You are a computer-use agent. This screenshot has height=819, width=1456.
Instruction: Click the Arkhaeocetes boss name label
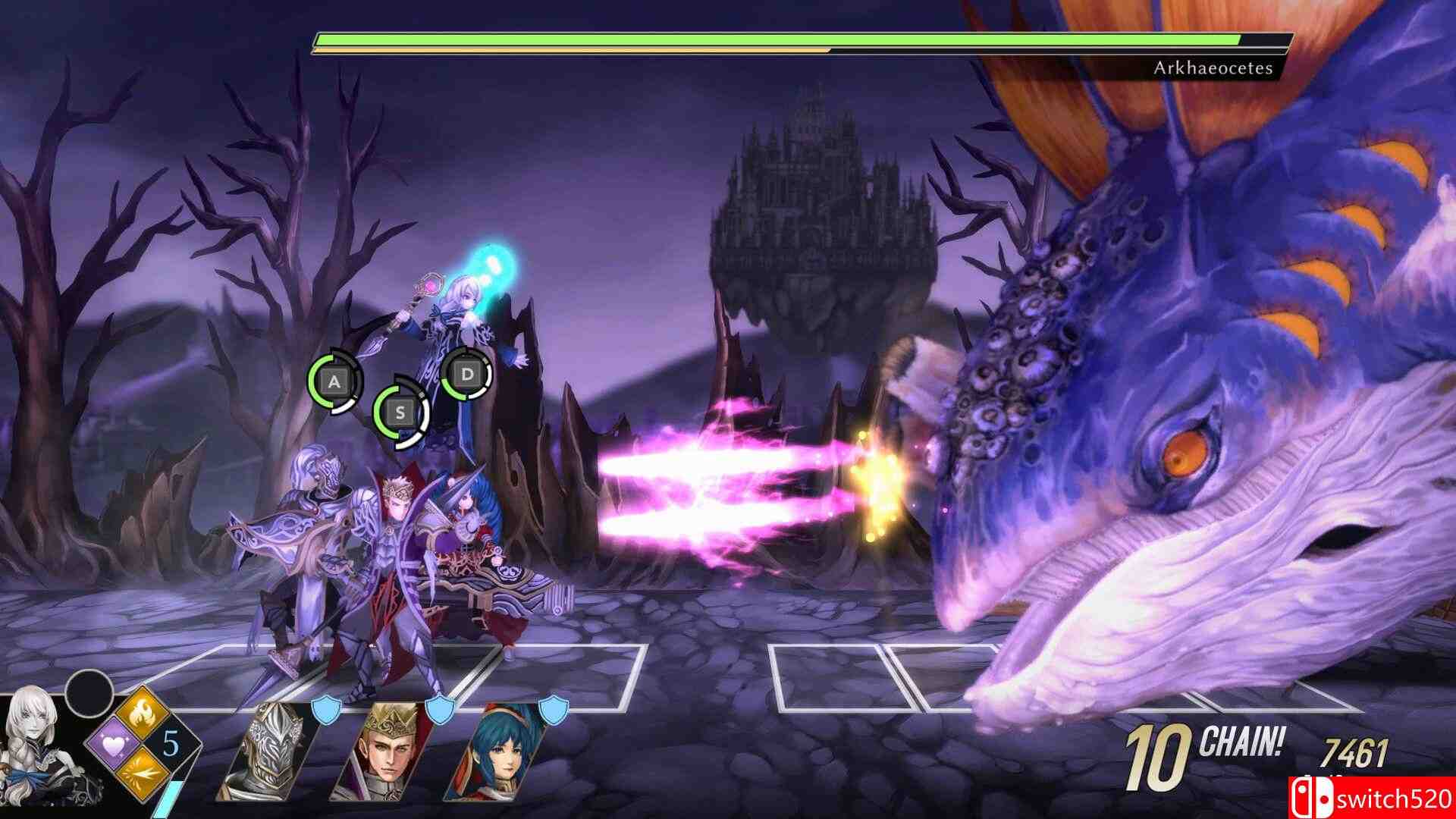pos(1213,67)
